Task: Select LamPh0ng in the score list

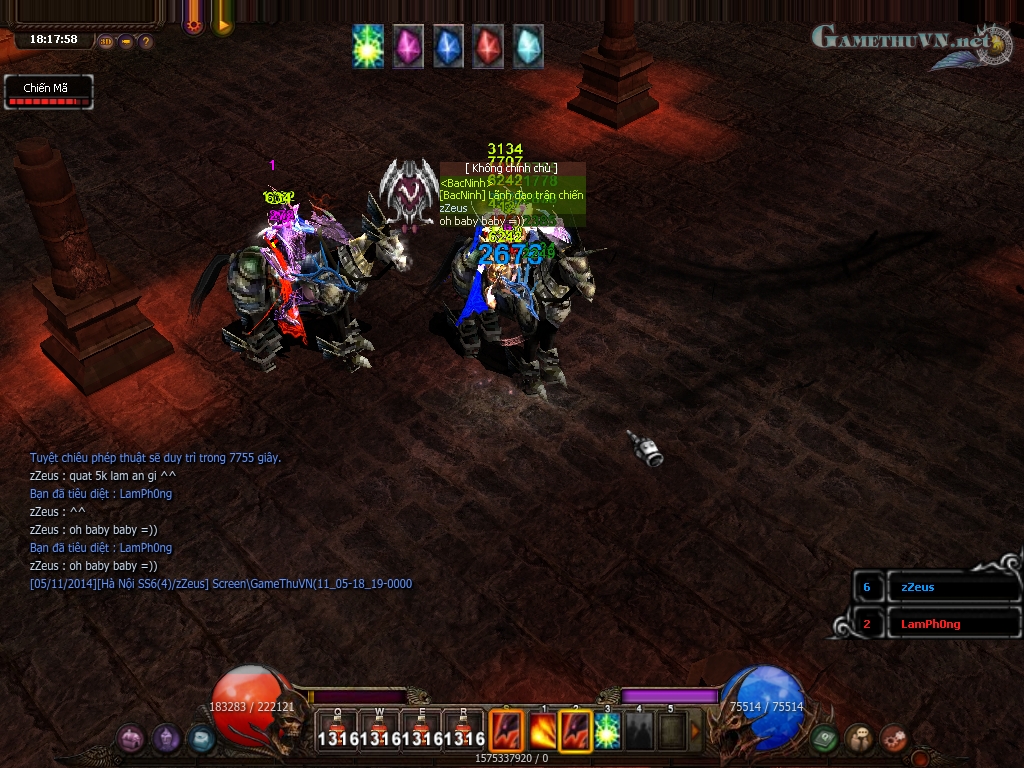Action: tap(929, 624)
